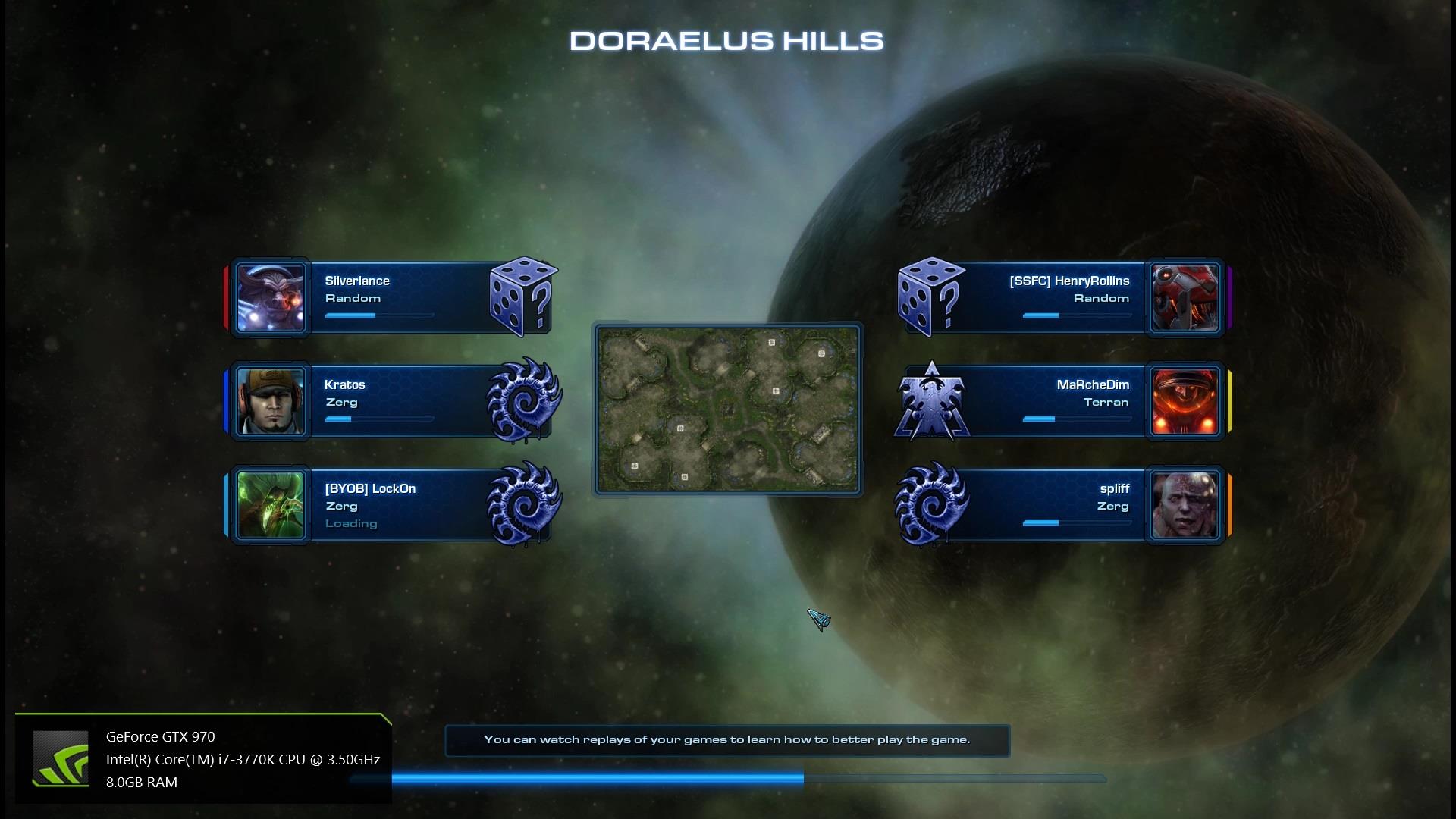Click the Terran emblem beside MaRcheDim
Image resolution: width=1456 pixels, height=819 pixels.
931,401
